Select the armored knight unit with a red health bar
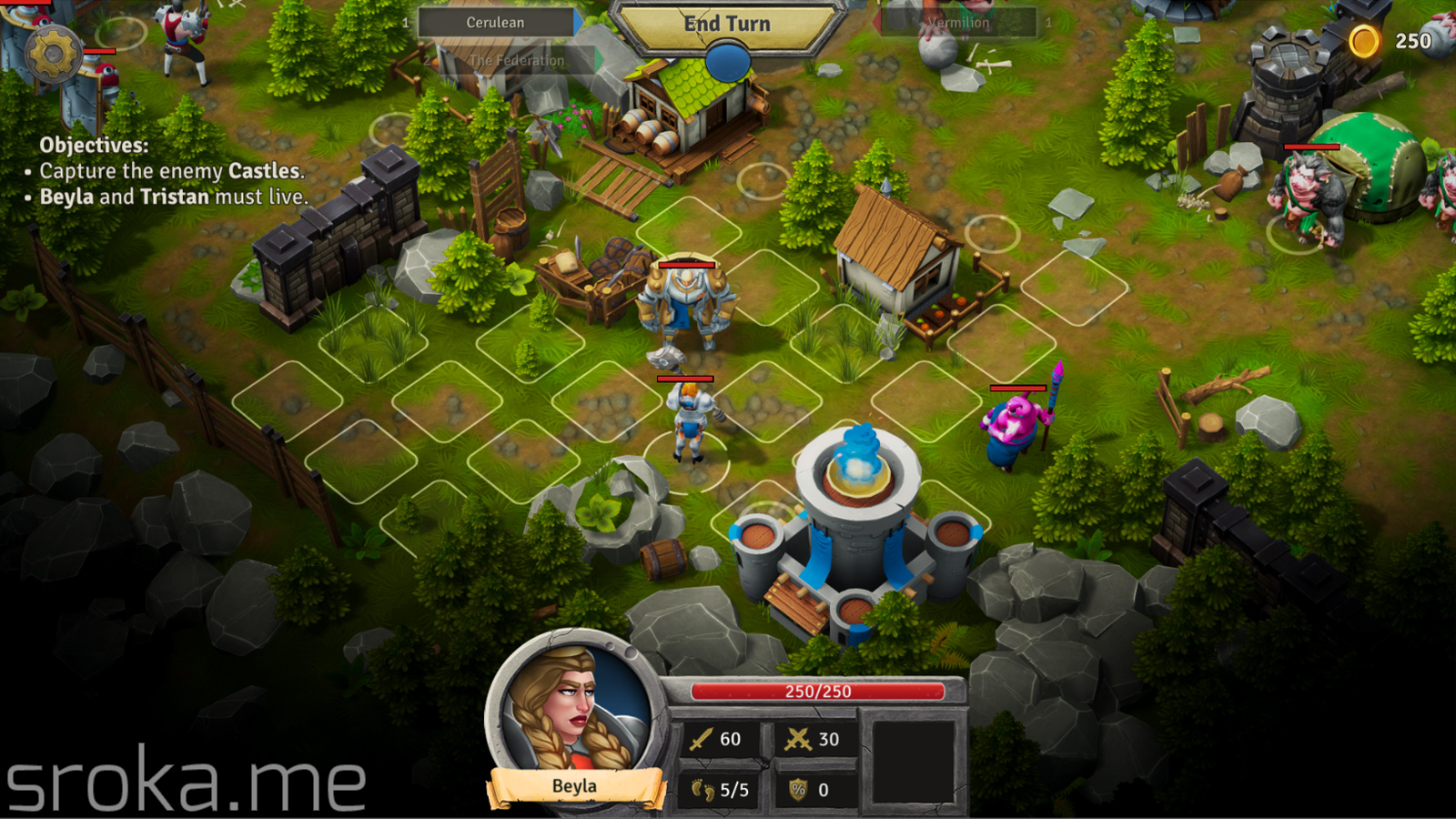The image size is (1456, 819). coord(685,305)
